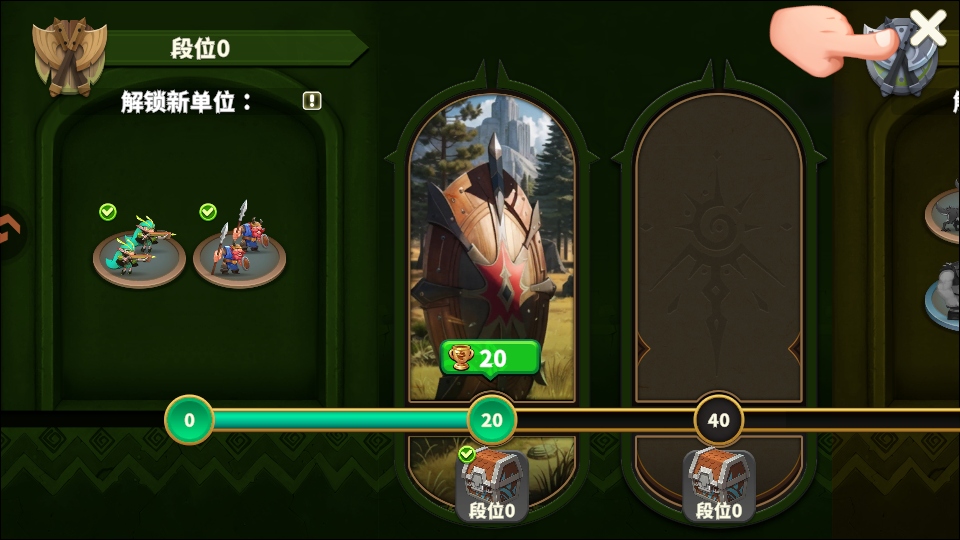Viewport: 960px width, 540px height.
Task: Open the rank 0 crossed-axes emblem
Action: point(68,55)
